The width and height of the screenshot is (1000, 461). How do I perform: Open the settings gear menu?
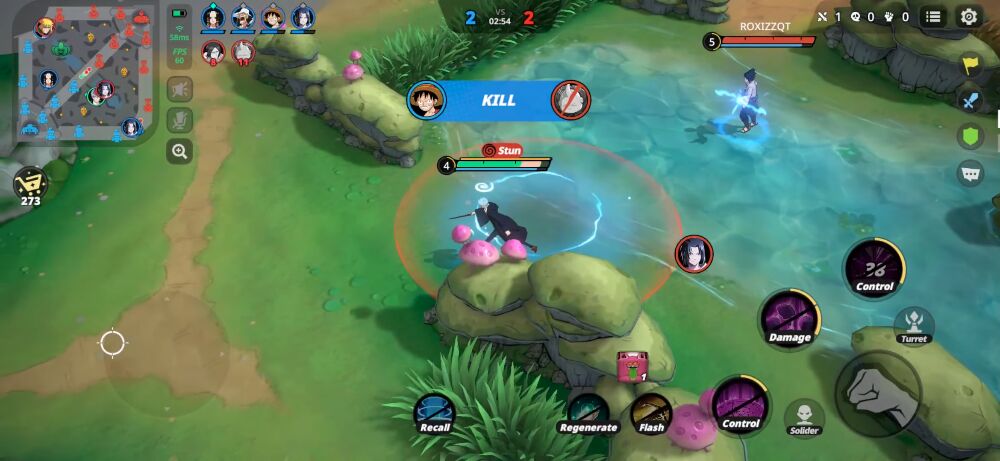click(968, 16)
